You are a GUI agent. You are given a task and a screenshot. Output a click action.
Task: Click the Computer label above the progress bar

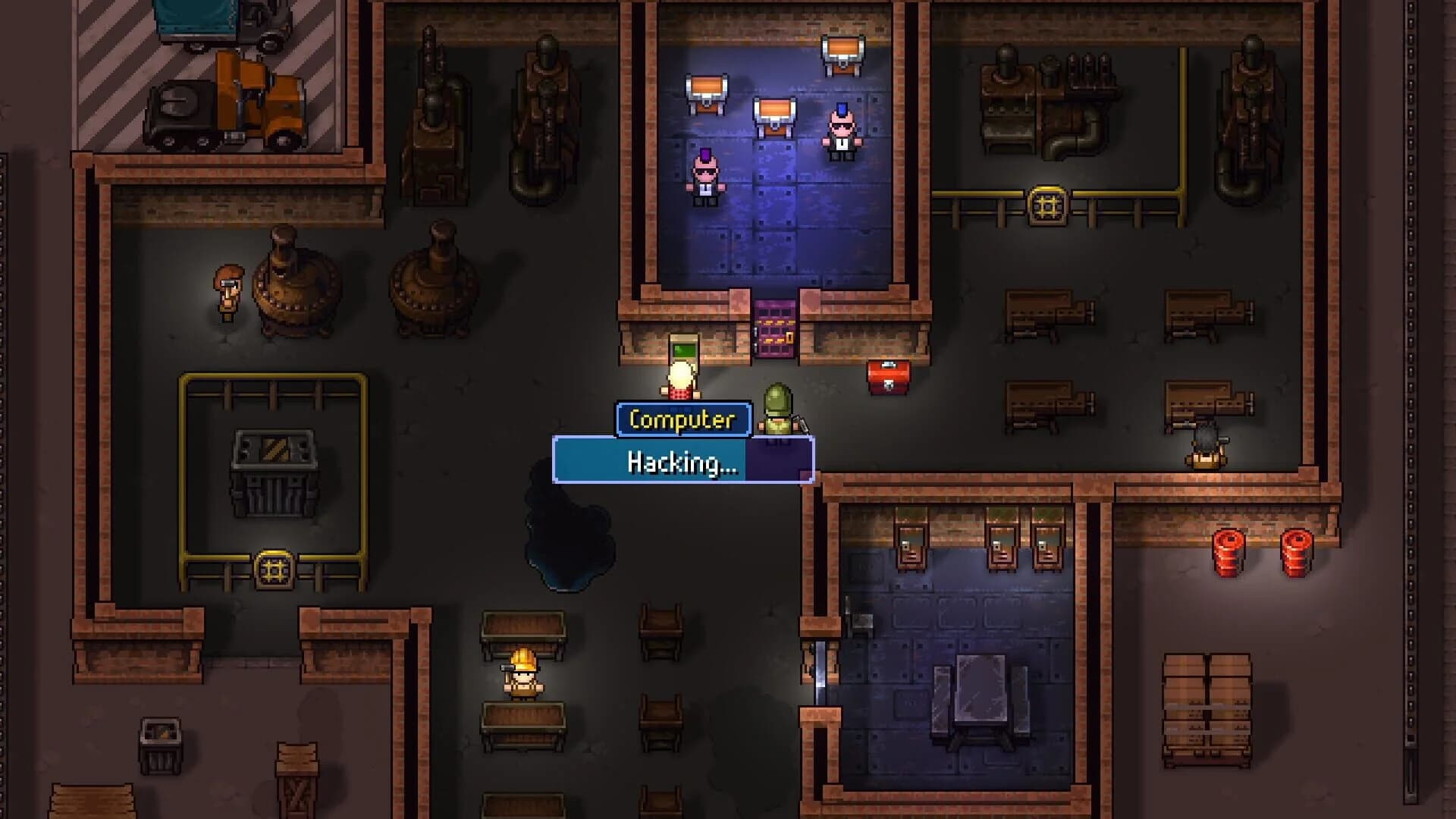pos(683,419)
